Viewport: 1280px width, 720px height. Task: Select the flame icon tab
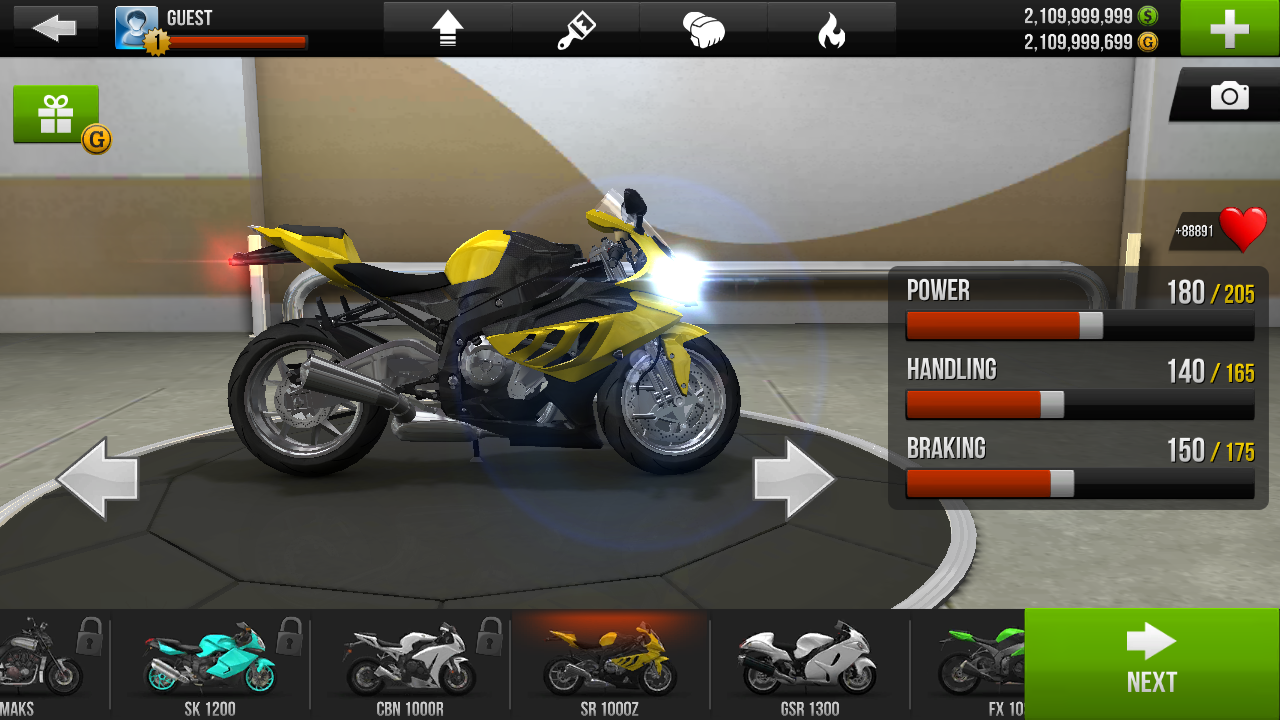coord(831,29)
